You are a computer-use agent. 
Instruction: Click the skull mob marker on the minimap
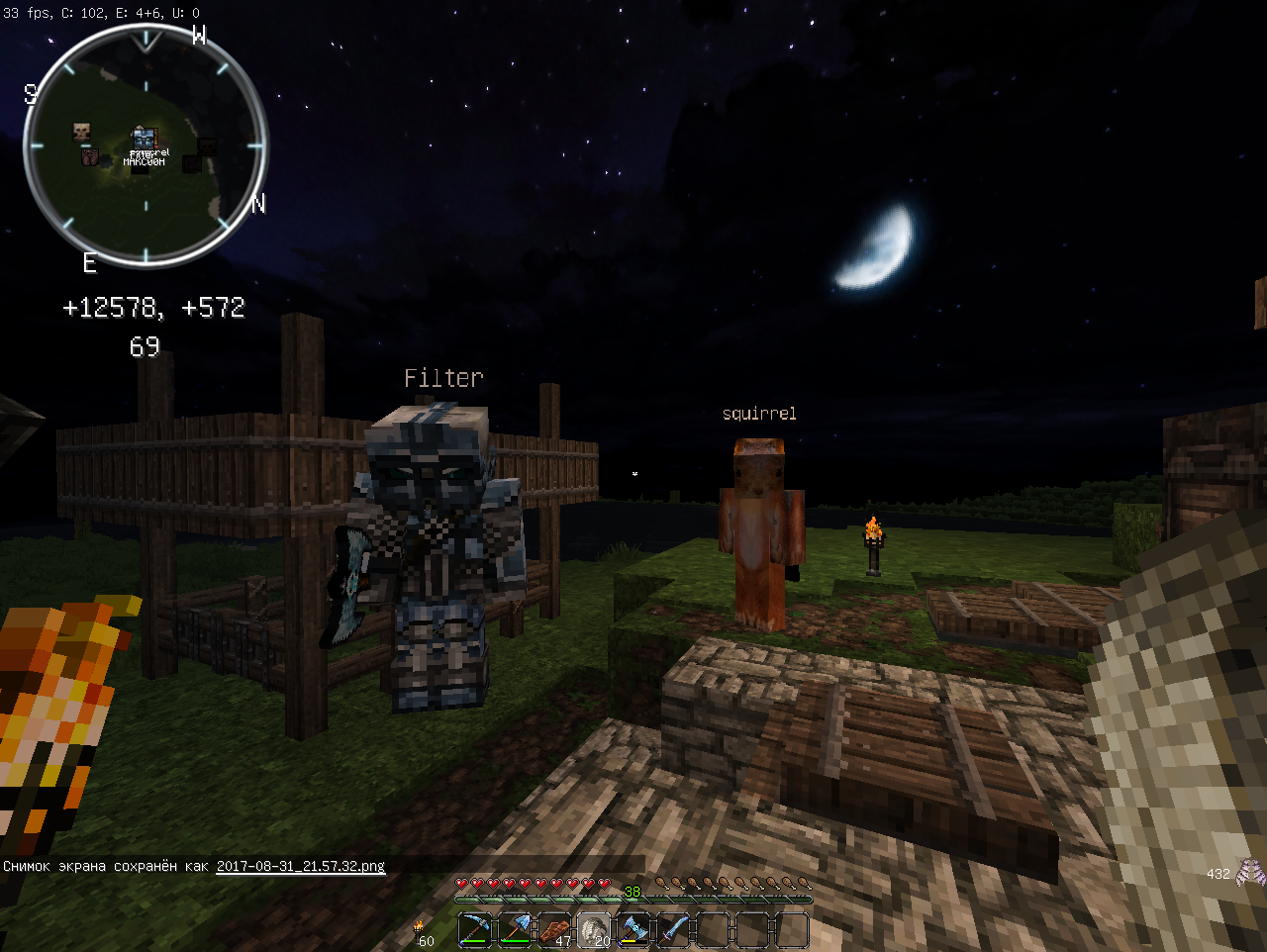click(82, 132)
